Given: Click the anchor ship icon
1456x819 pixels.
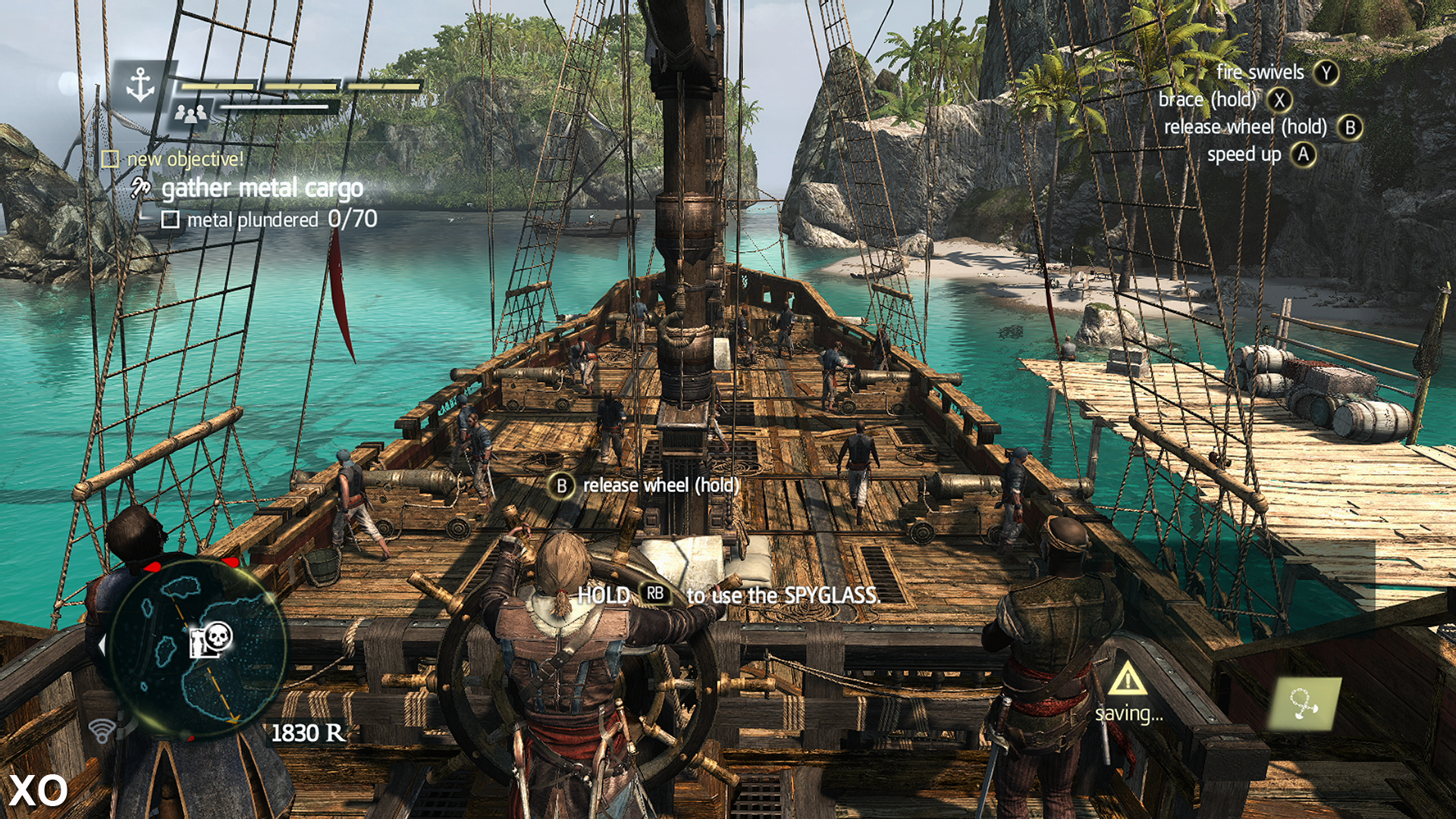Looking at the screenshot, I should pos(140,84).
